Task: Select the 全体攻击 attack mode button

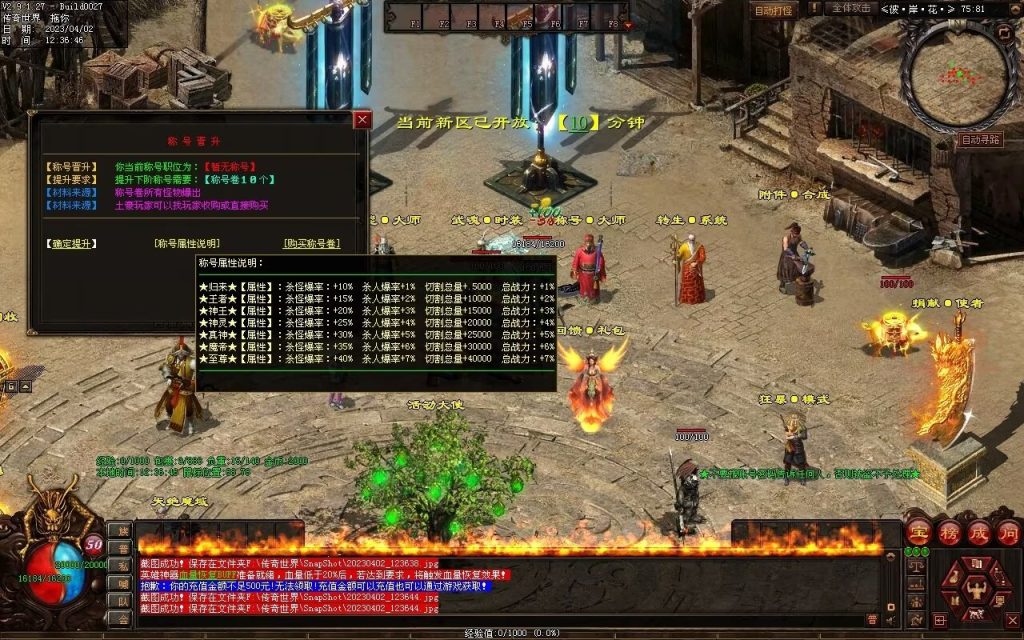Action: [x=851, y=8]
